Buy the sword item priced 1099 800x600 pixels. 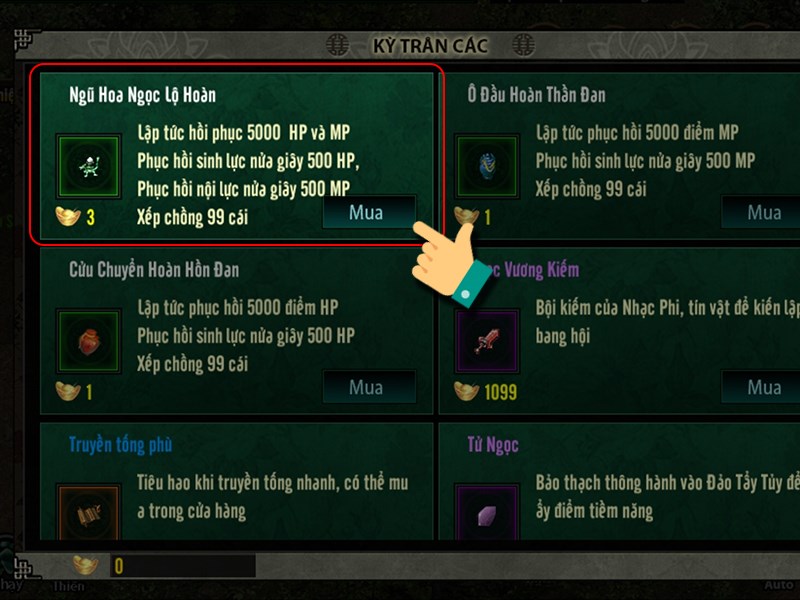tap(764, 388)
